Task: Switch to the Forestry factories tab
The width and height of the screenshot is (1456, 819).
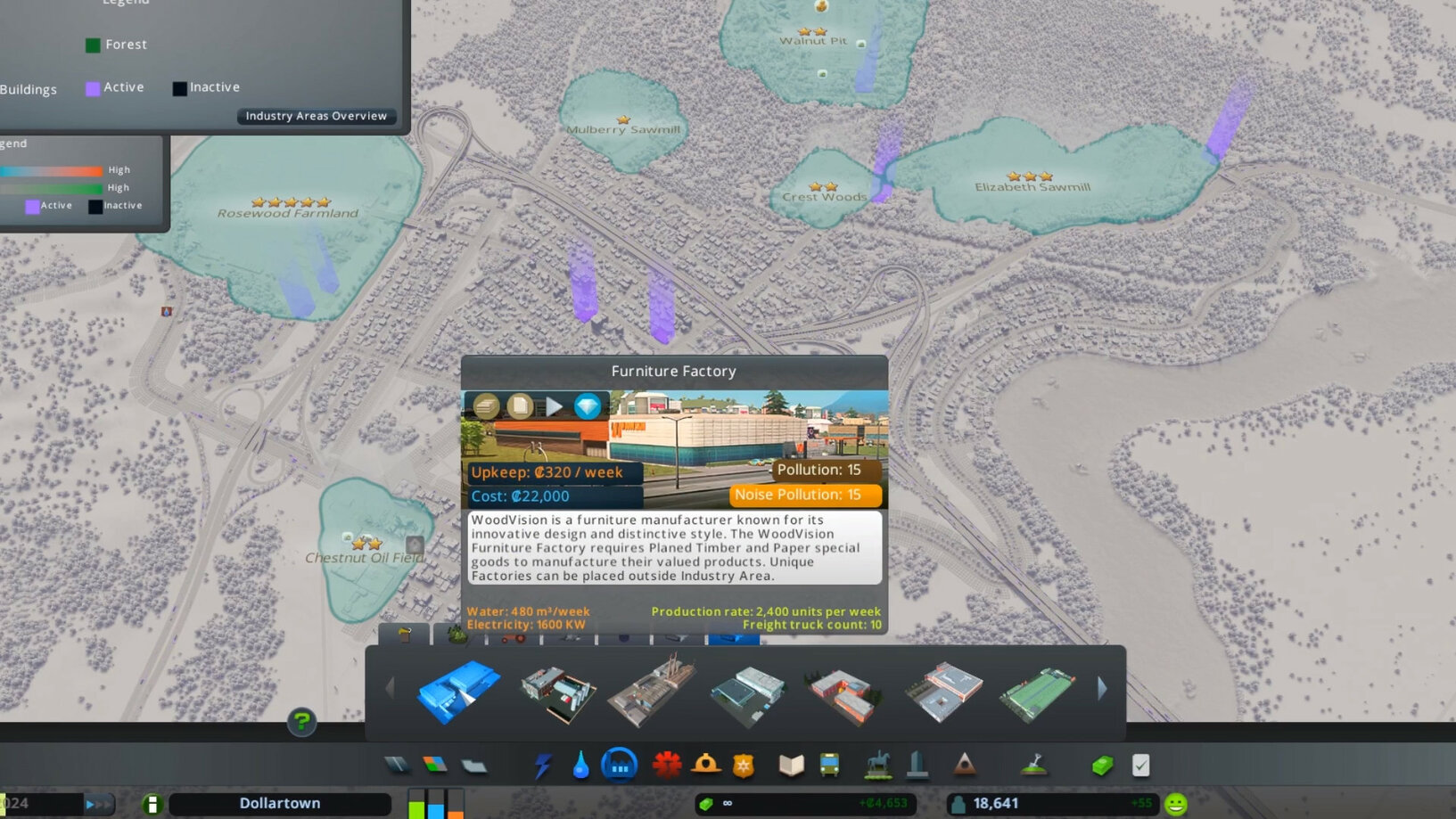Action: tap(457, 635)
